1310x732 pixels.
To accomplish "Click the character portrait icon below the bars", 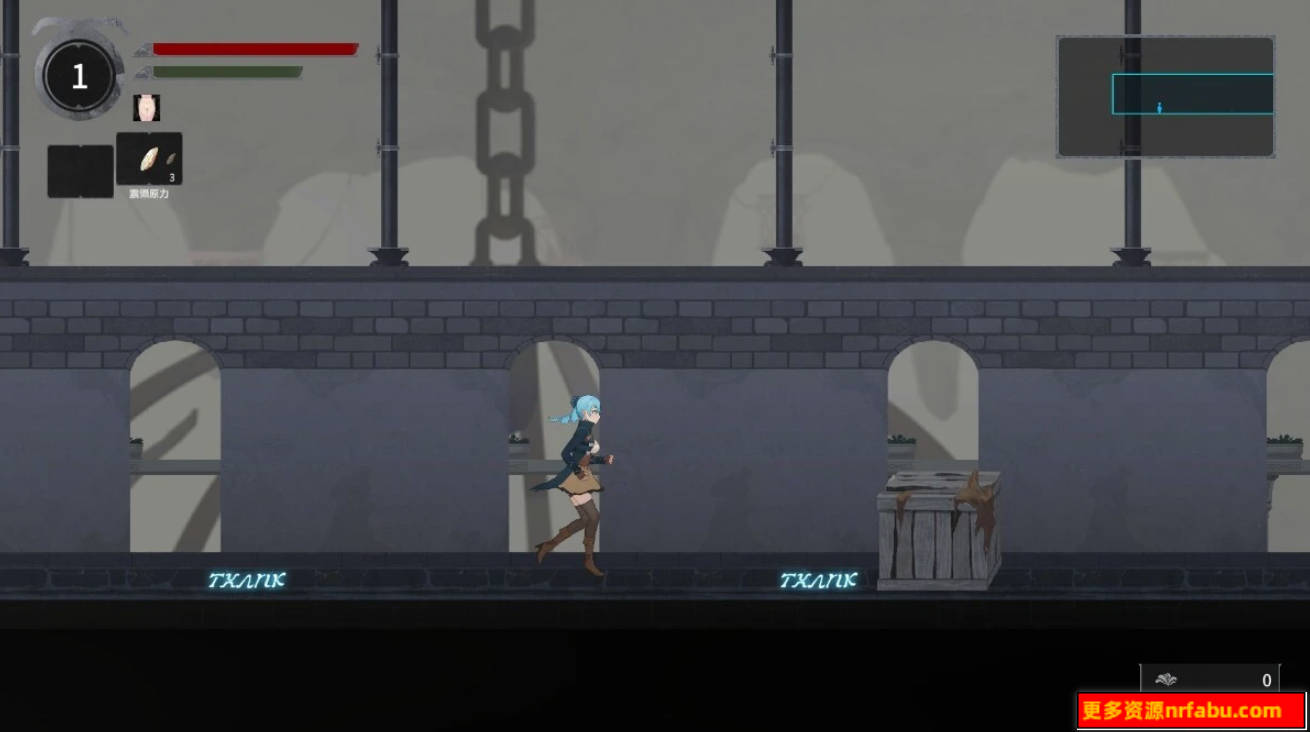I will (148, 108).
